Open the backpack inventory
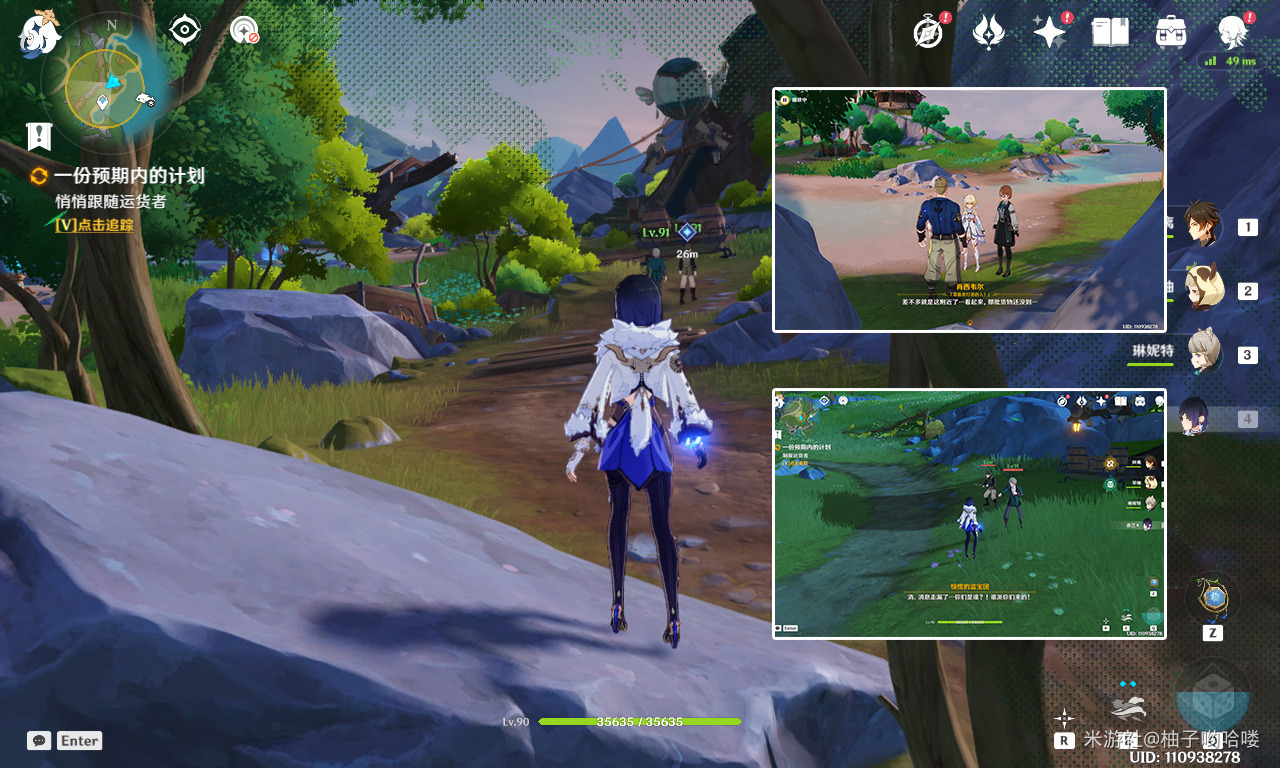The image size is (1280, 768). coord(1170,32)
